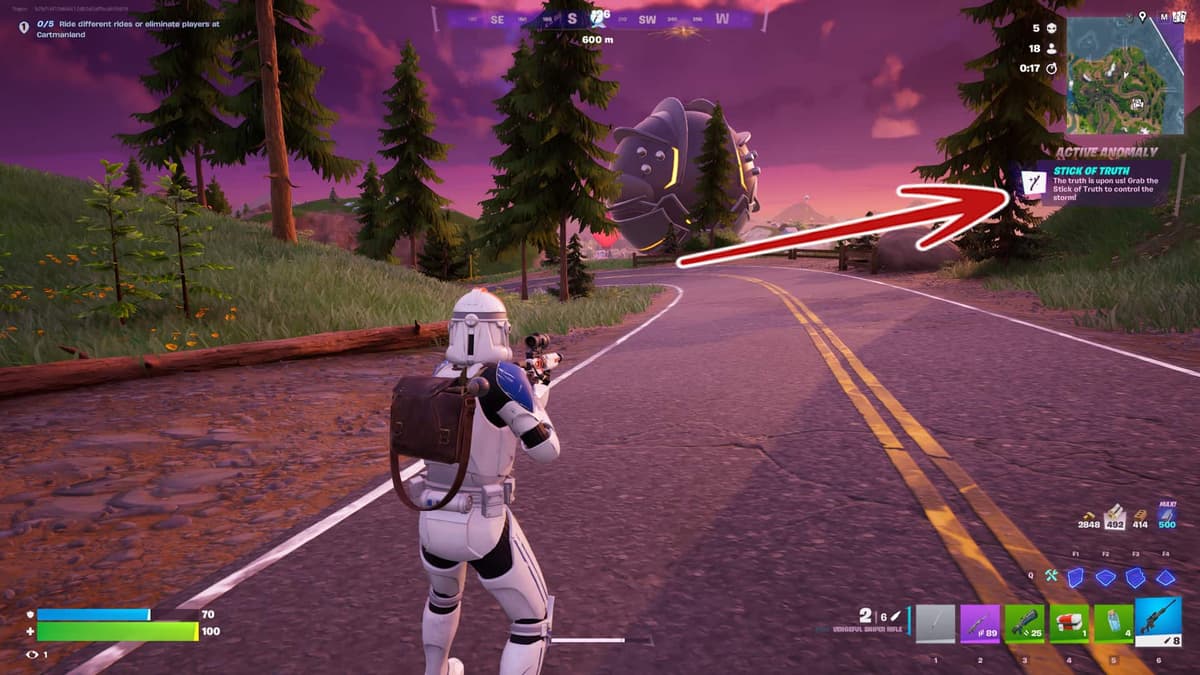The height and width of the screenshot is (675, 1200).
Task: Select the Vengeful Sniper Rifle slot
Action: pos(1158,622)
